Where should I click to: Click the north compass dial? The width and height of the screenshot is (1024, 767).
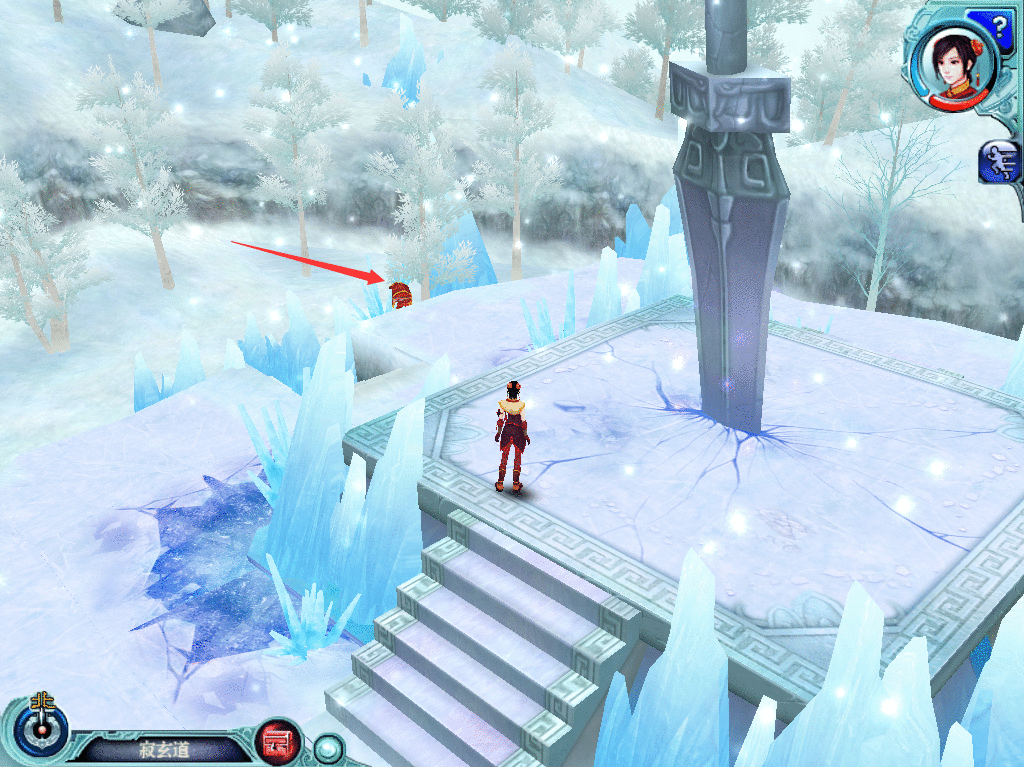pyautogui.click(x=41, y=729)
